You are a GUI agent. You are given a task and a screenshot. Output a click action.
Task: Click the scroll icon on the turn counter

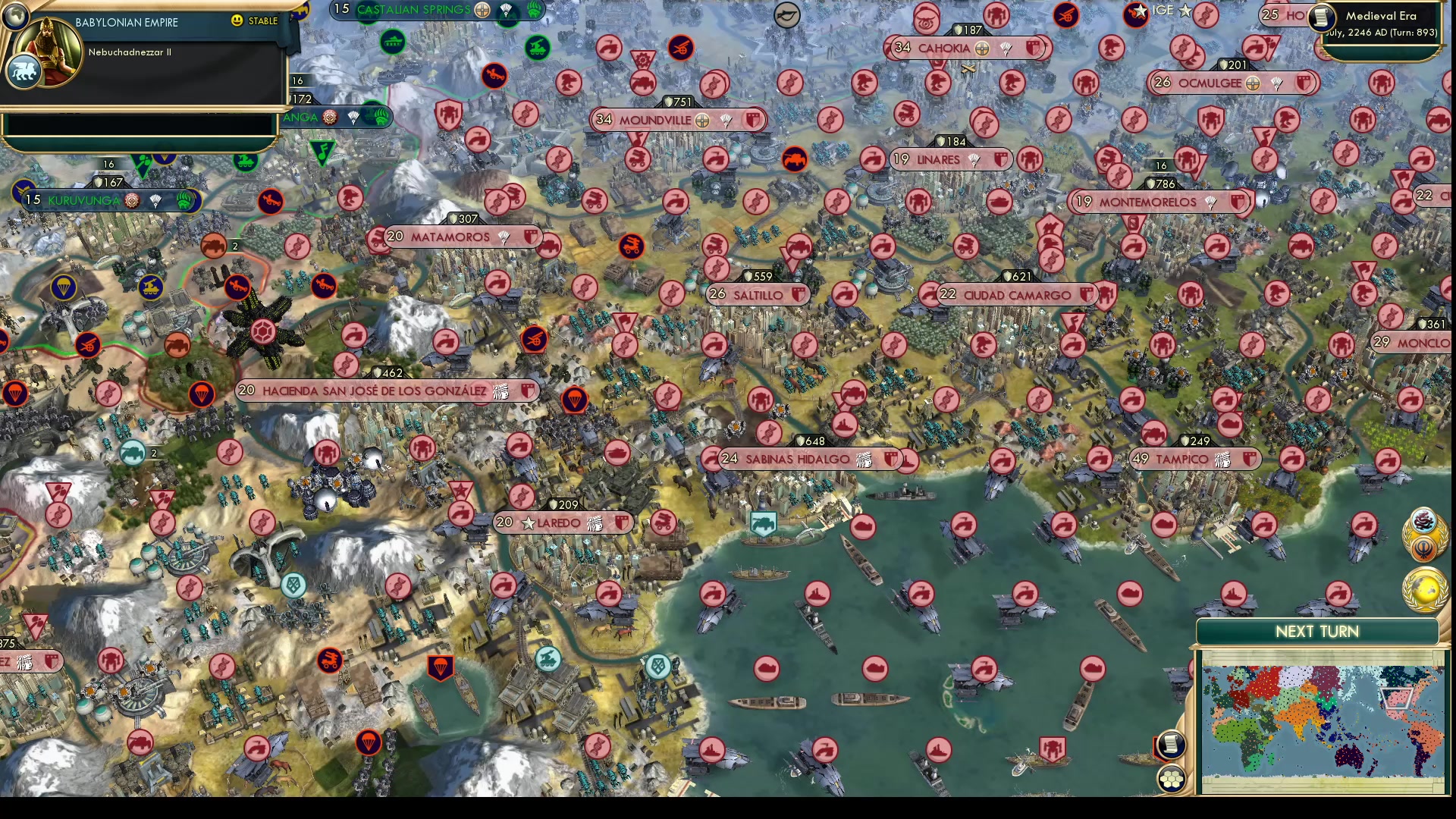[x=1321, y=18]
